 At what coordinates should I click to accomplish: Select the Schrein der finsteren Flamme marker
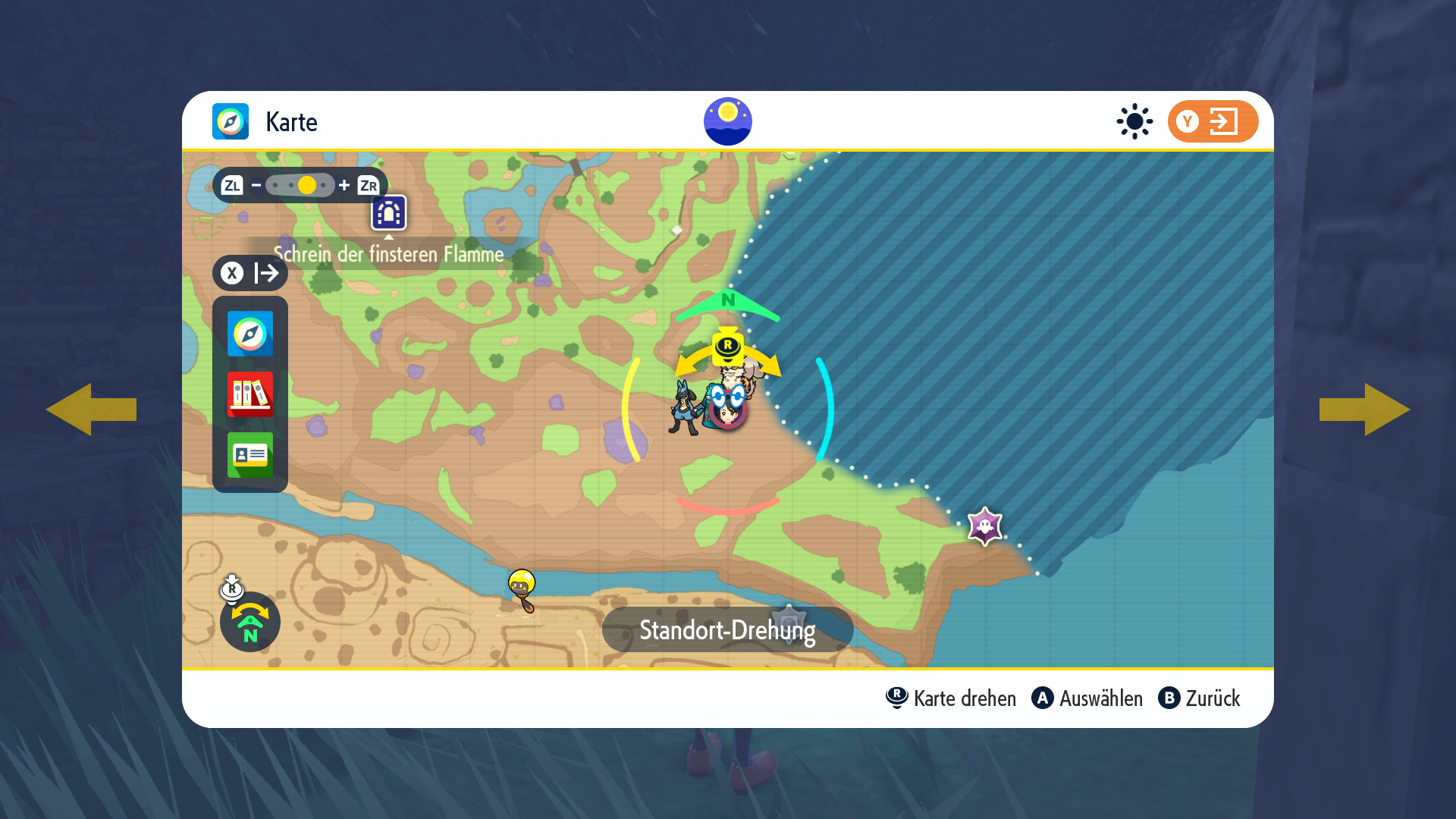(x=388, y=213)
